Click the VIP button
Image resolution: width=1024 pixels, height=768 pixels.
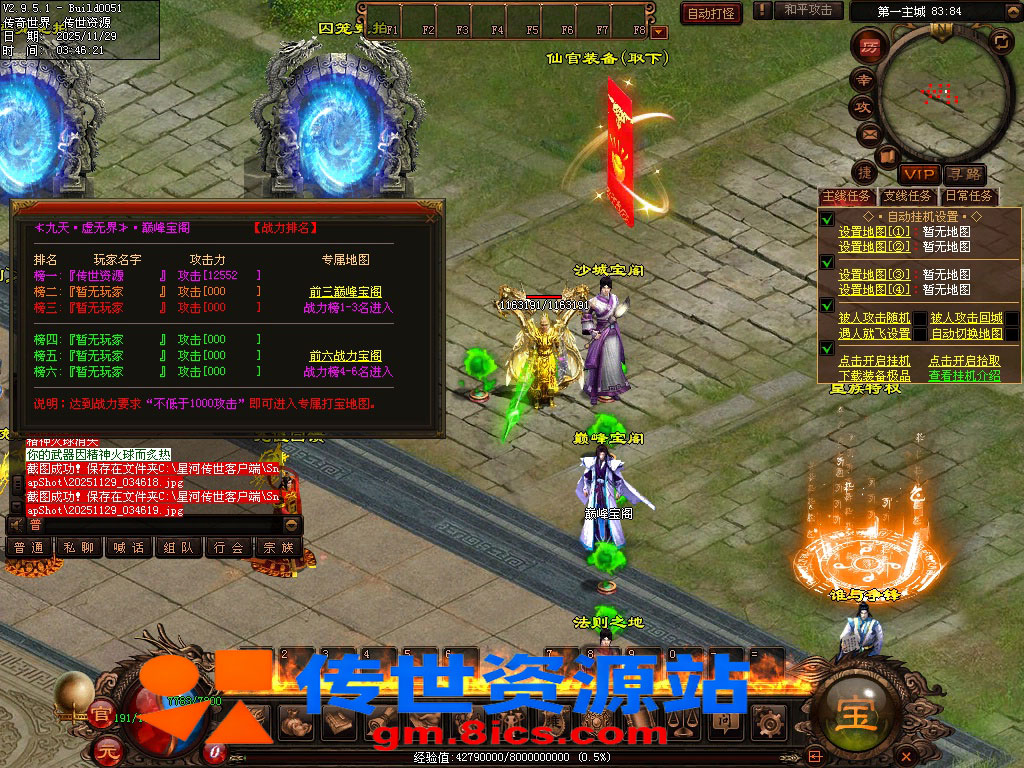coord(917,175)
